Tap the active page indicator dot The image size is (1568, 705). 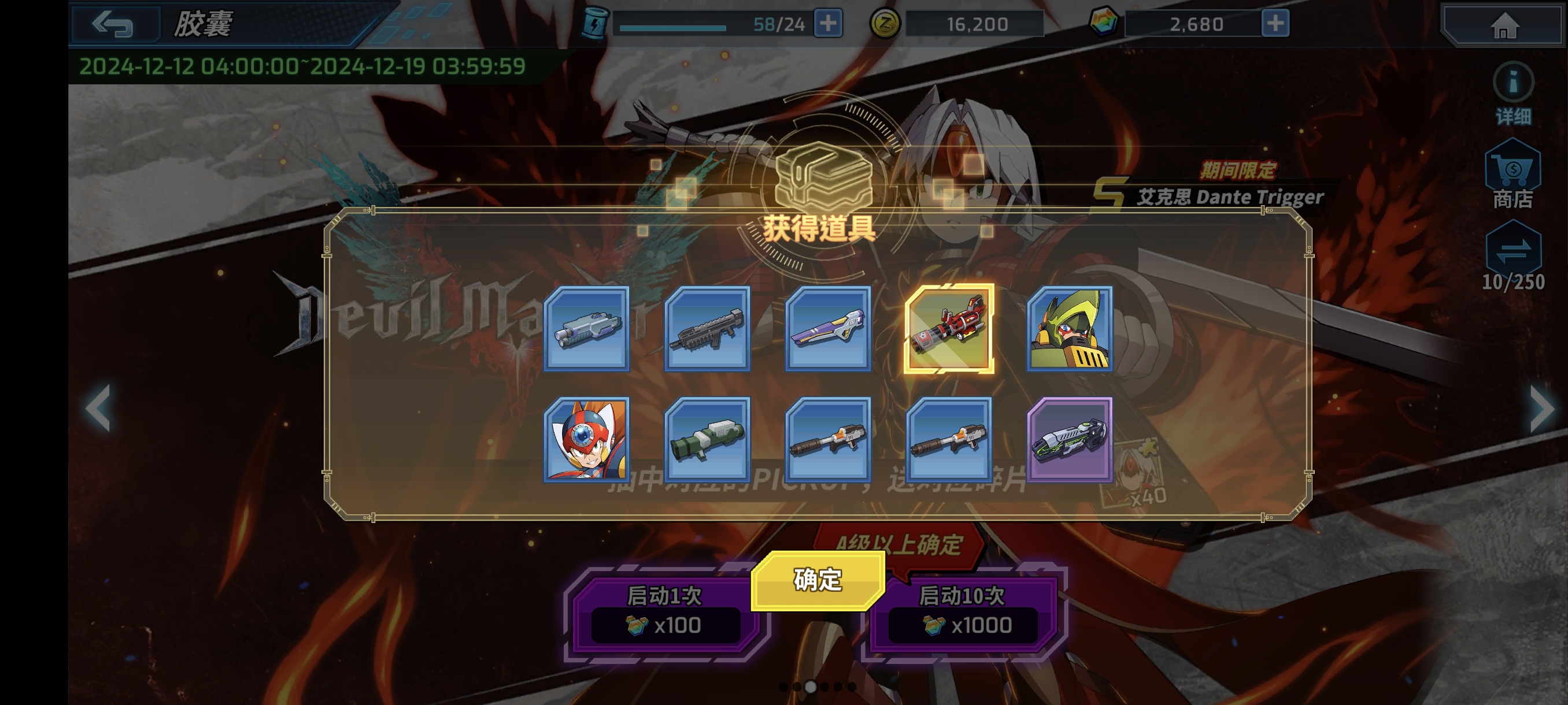811,688
